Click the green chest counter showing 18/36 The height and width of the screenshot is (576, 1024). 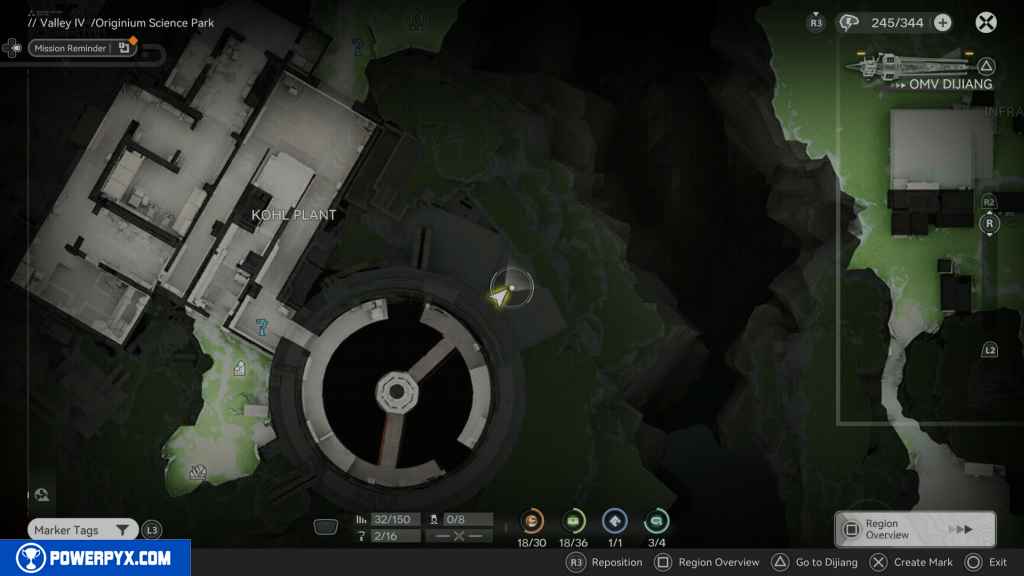(574, 521)
